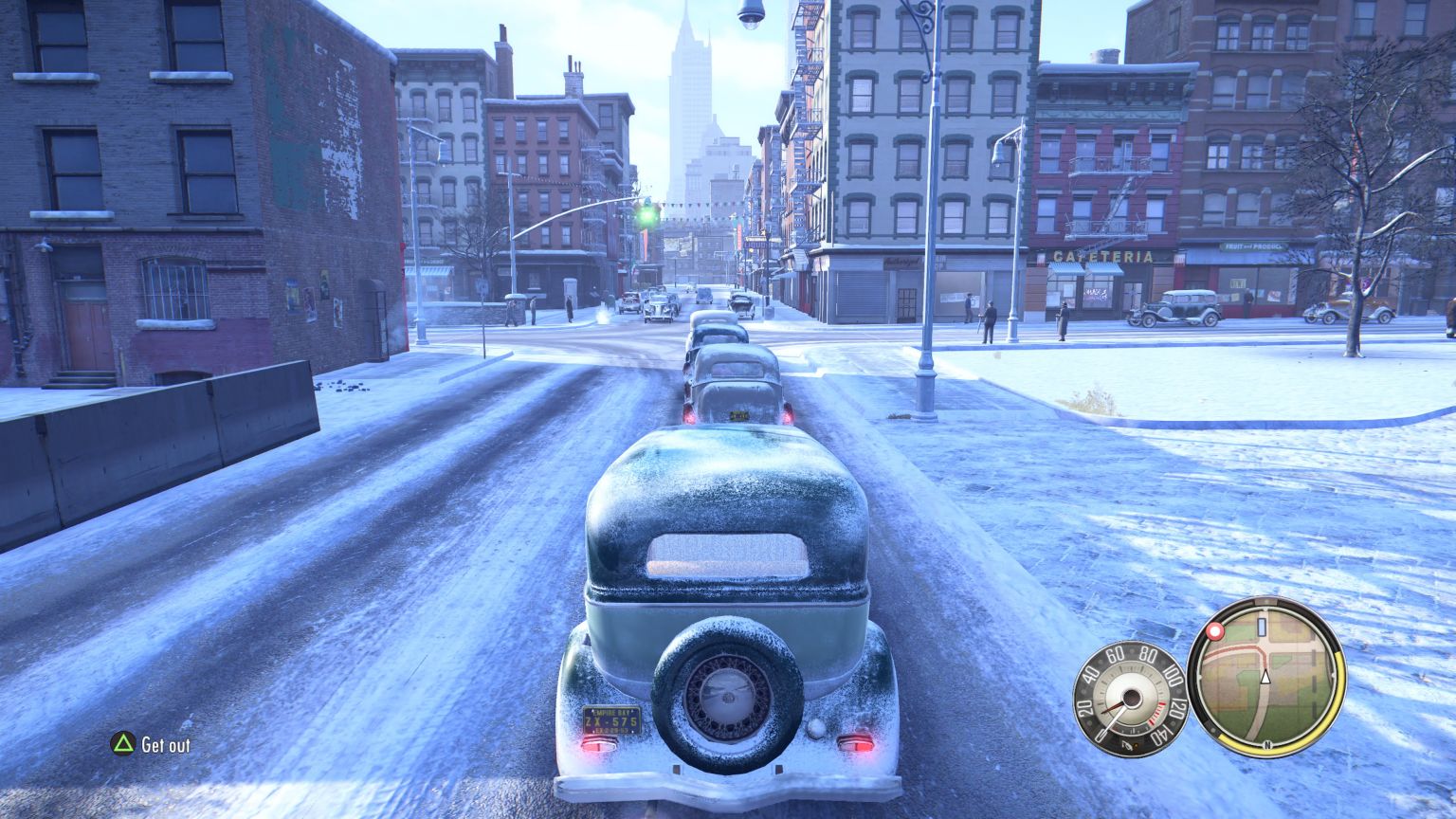This screenshot has width=1456, height=819.
Task: Select the red objective marker on minimap
Action: 1214,631
